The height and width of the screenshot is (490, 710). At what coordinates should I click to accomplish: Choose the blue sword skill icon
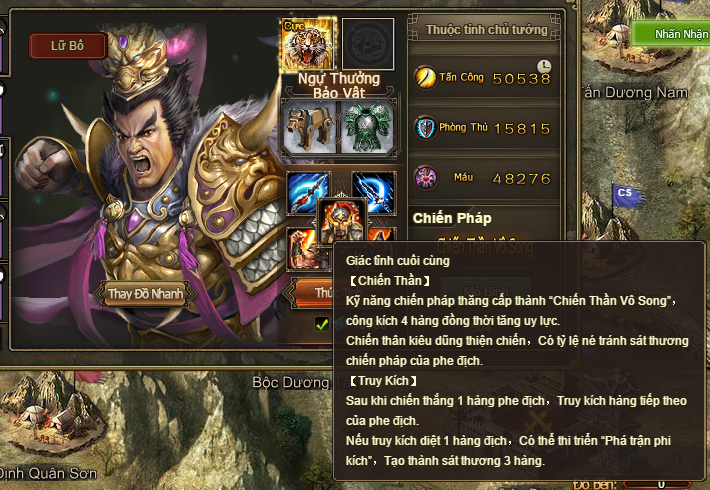coord(374,192)
